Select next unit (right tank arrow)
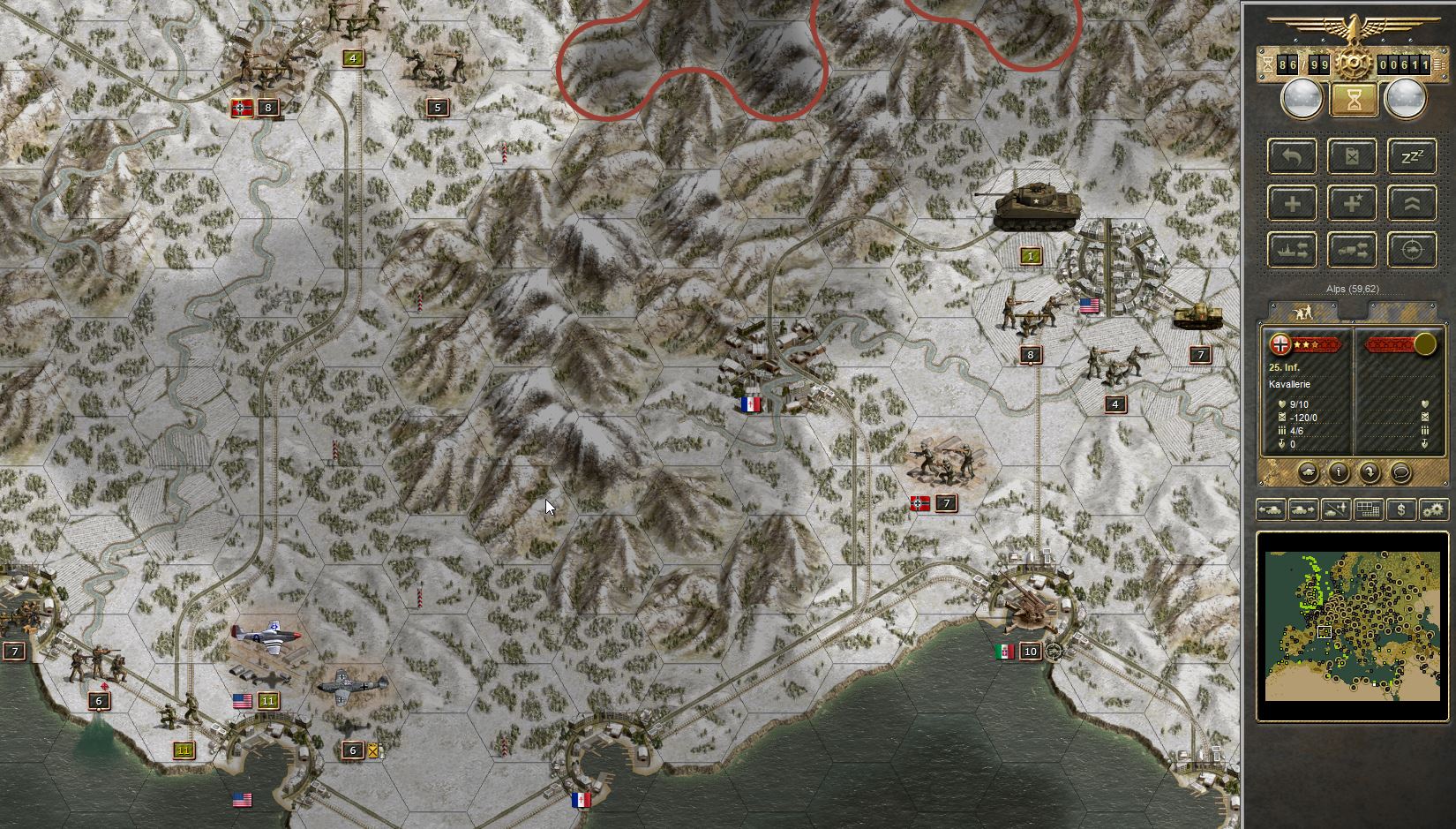This screenshot has height=829, width=1456. (1303, 509)
